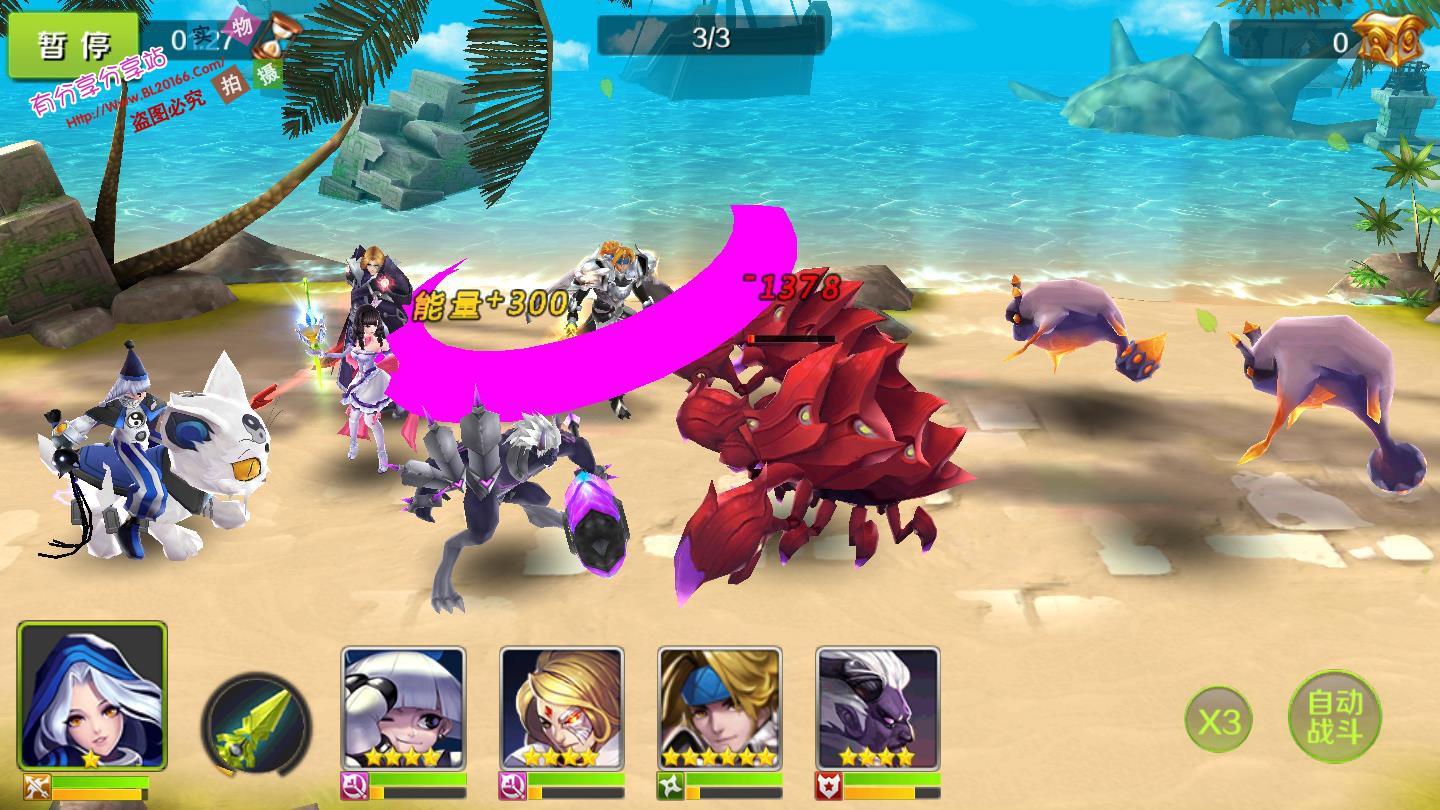The height and width of the screenshot is (810, 1440).
Task: Select the blue-hooded white-haired heroine portrait
Action: pyautogui.click(x=92, y=696)
